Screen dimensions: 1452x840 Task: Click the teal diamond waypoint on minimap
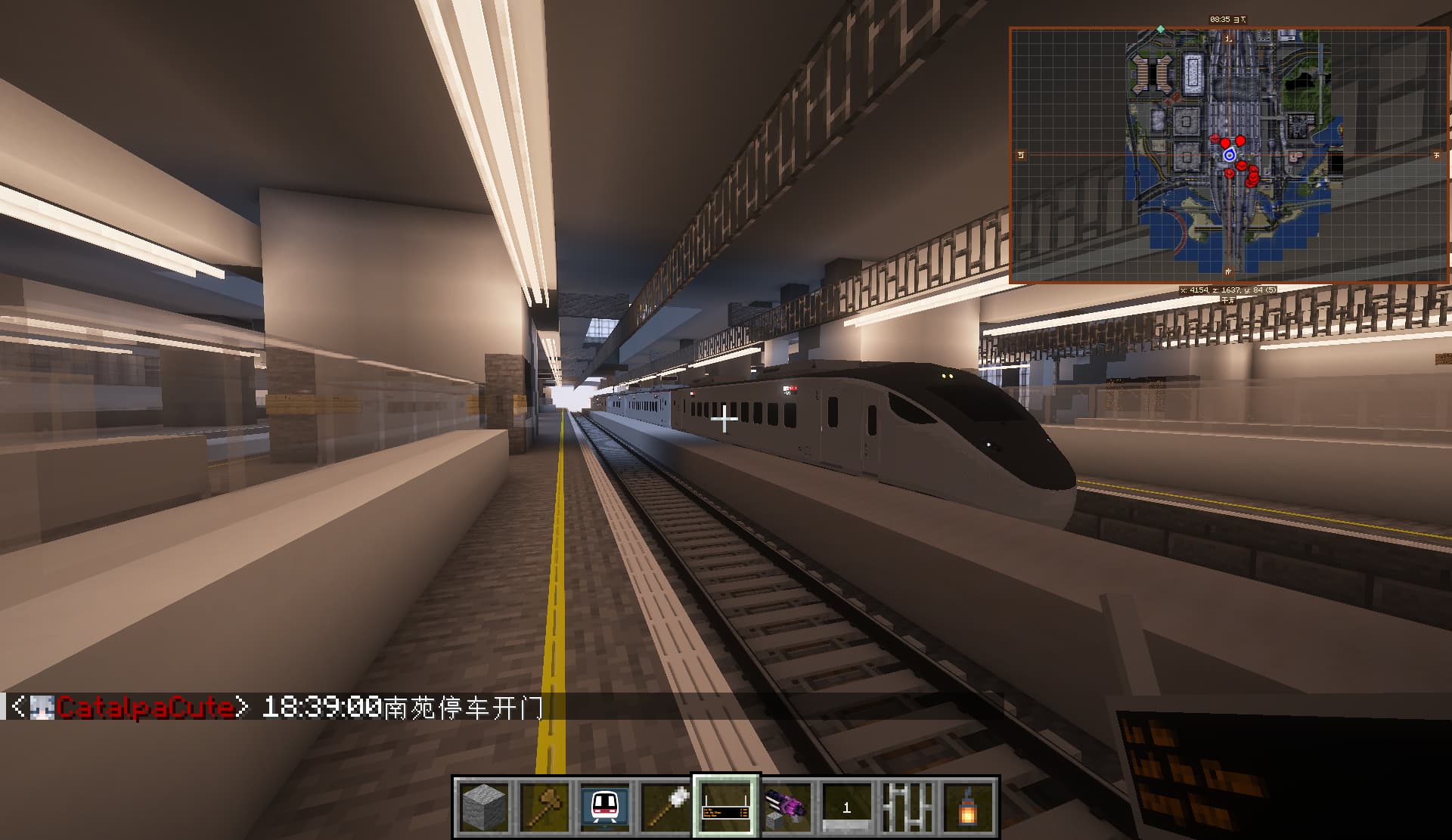tap(1161, 29)
